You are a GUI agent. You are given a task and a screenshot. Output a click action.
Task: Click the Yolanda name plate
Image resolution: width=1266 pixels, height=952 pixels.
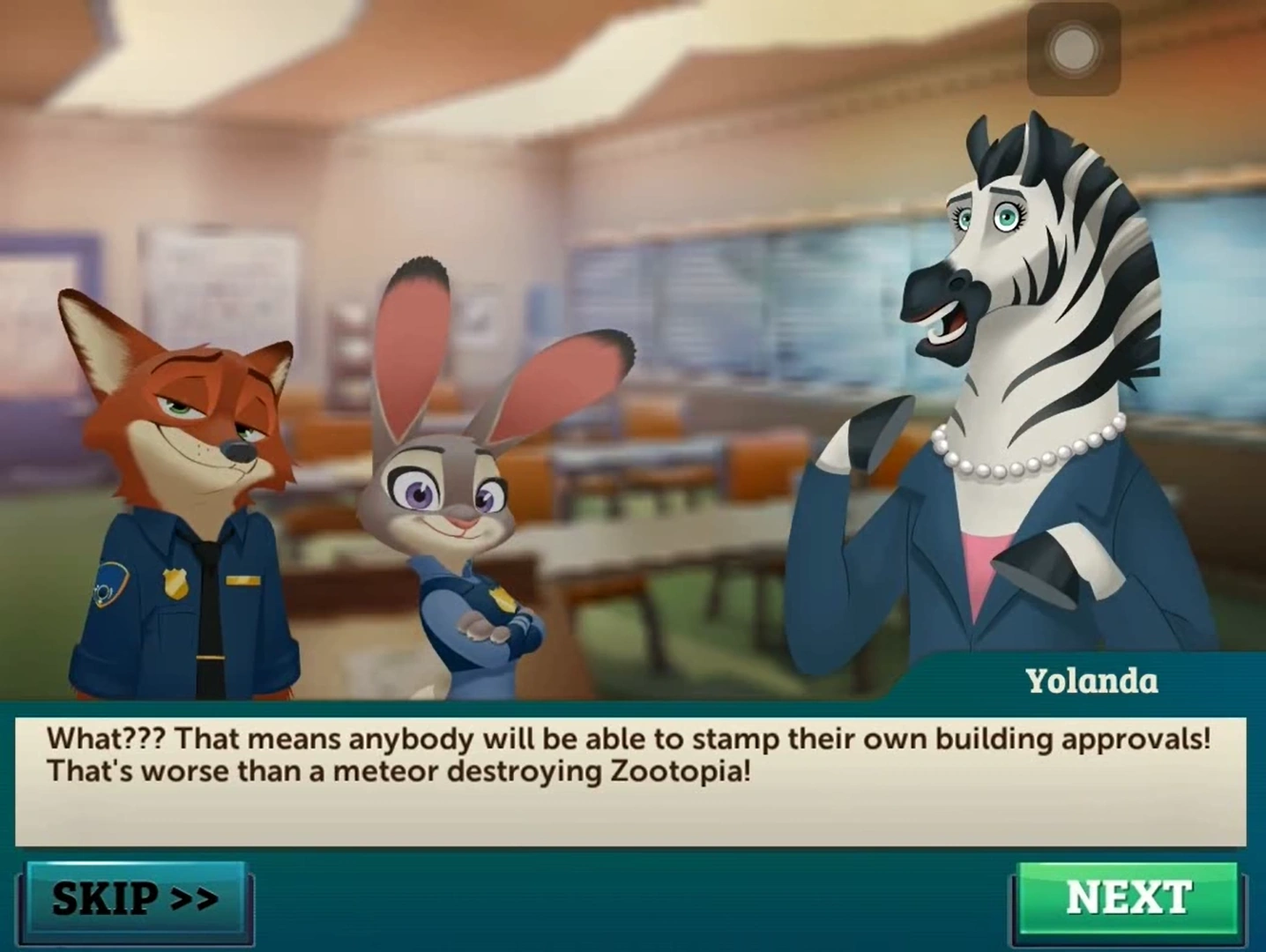pyautogui.click(x=1095, y=681)
